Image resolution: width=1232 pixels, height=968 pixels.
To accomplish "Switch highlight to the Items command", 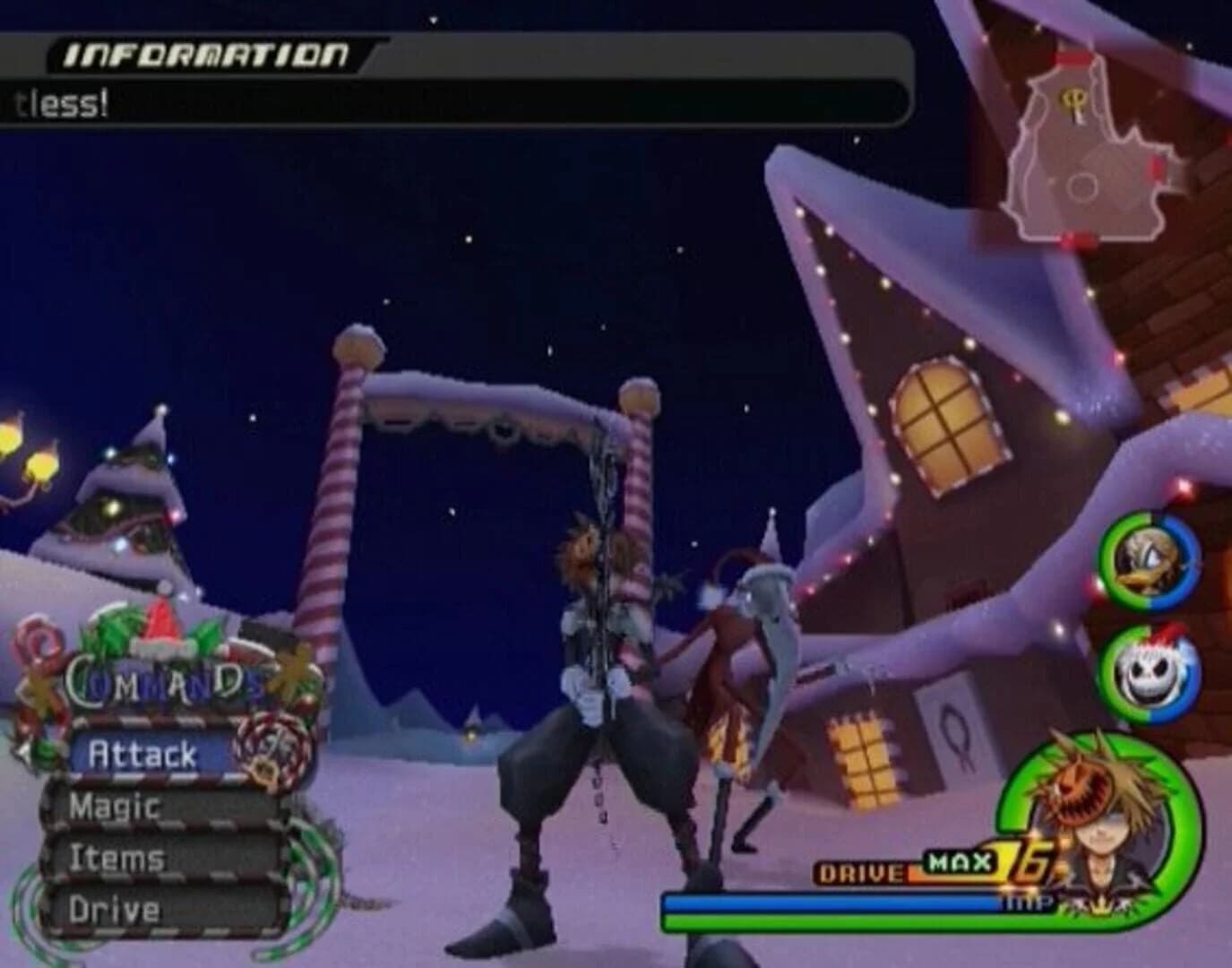I will tap(115, 859).
